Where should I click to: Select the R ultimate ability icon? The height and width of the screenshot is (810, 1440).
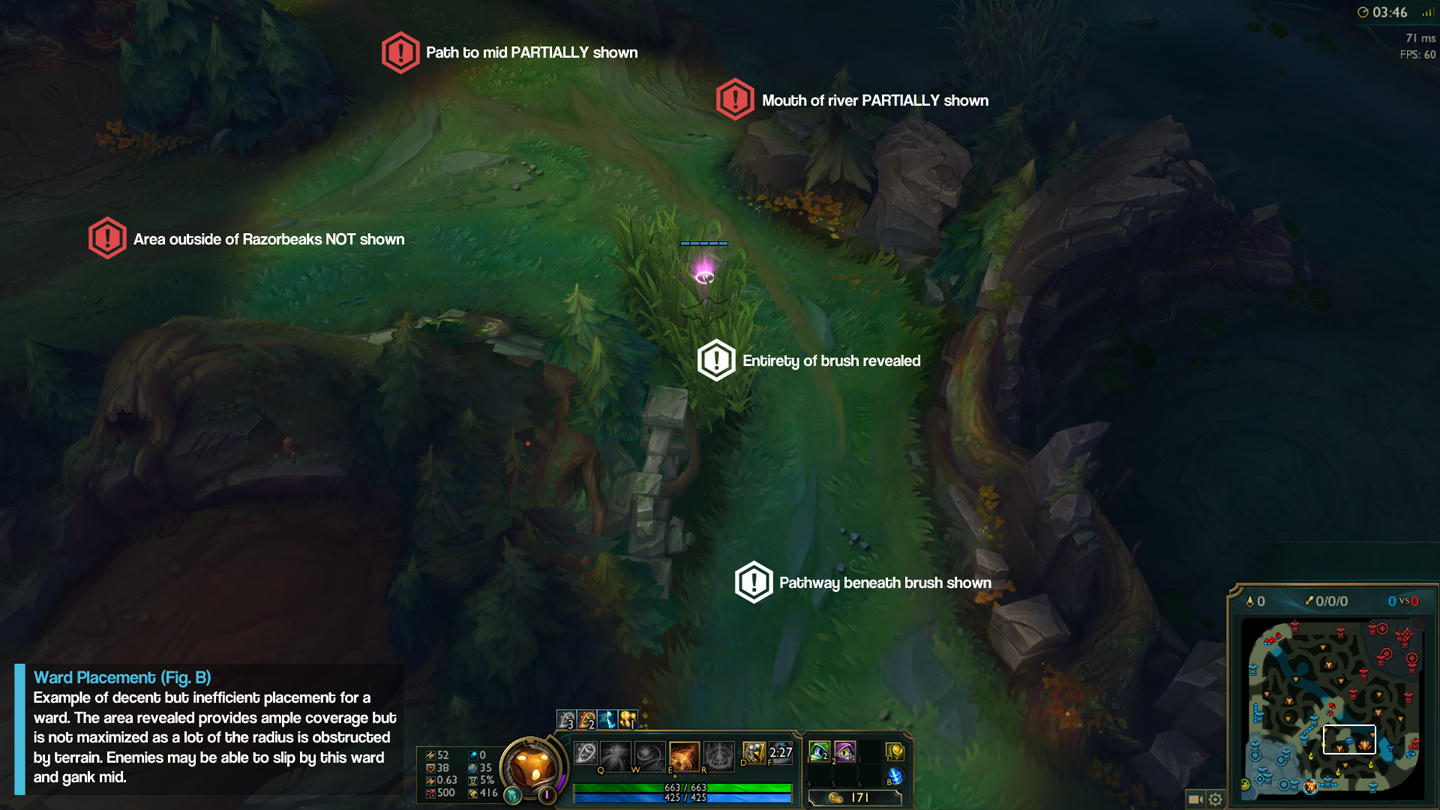tap(718, 755)
